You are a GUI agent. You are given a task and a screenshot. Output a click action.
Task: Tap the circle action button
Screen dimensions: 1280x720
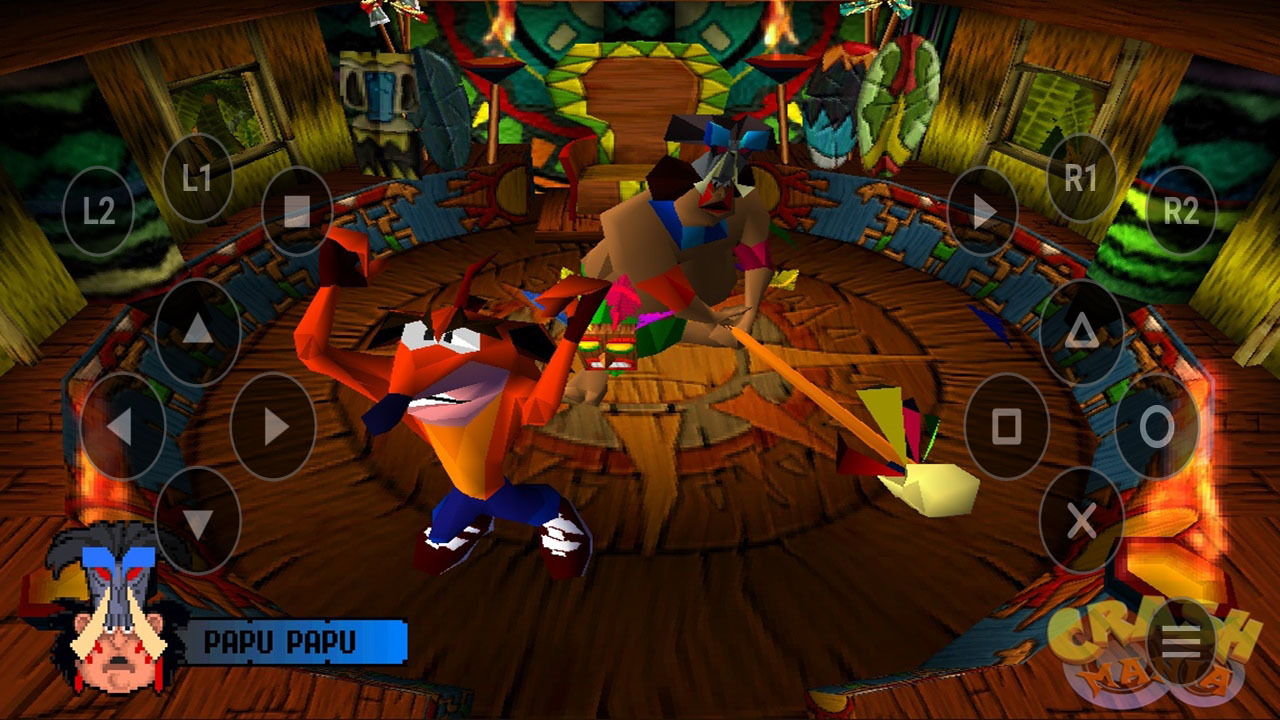[1157, 426]
